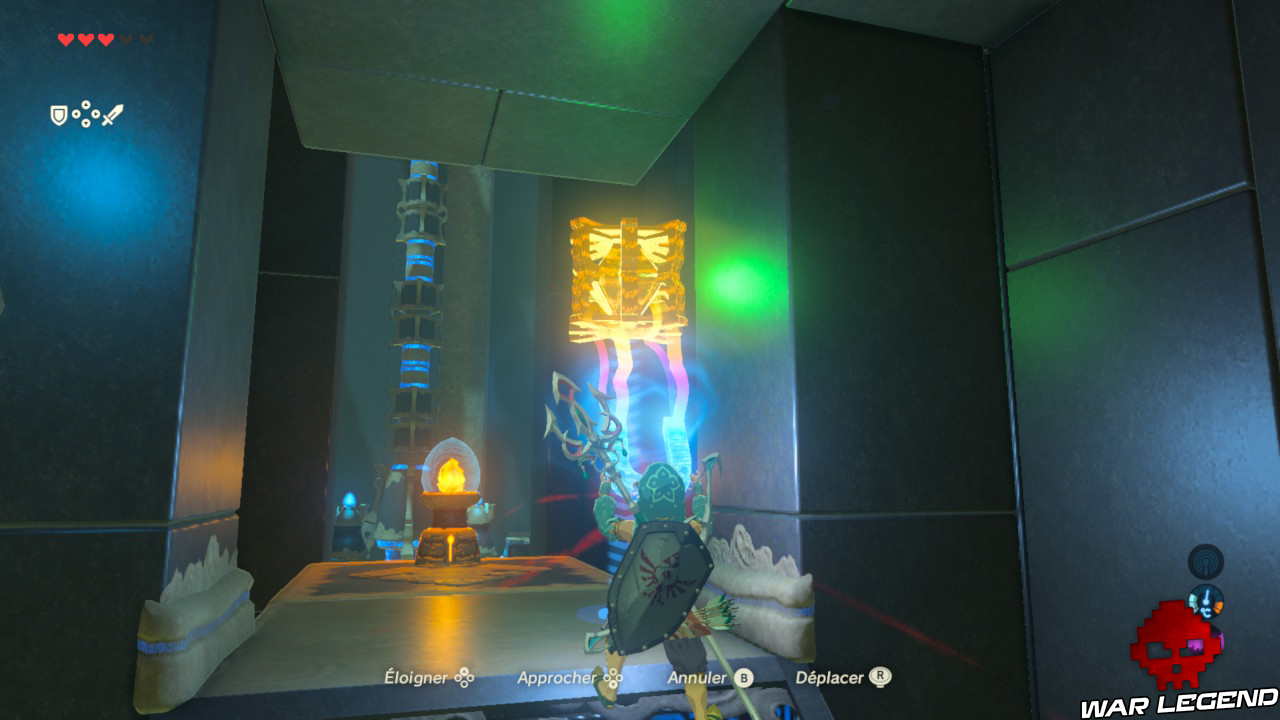Click the stick icon after Éloigner
Viewport: 1280px width, 720px height.
pyautogui.click(x=462, y=678)
